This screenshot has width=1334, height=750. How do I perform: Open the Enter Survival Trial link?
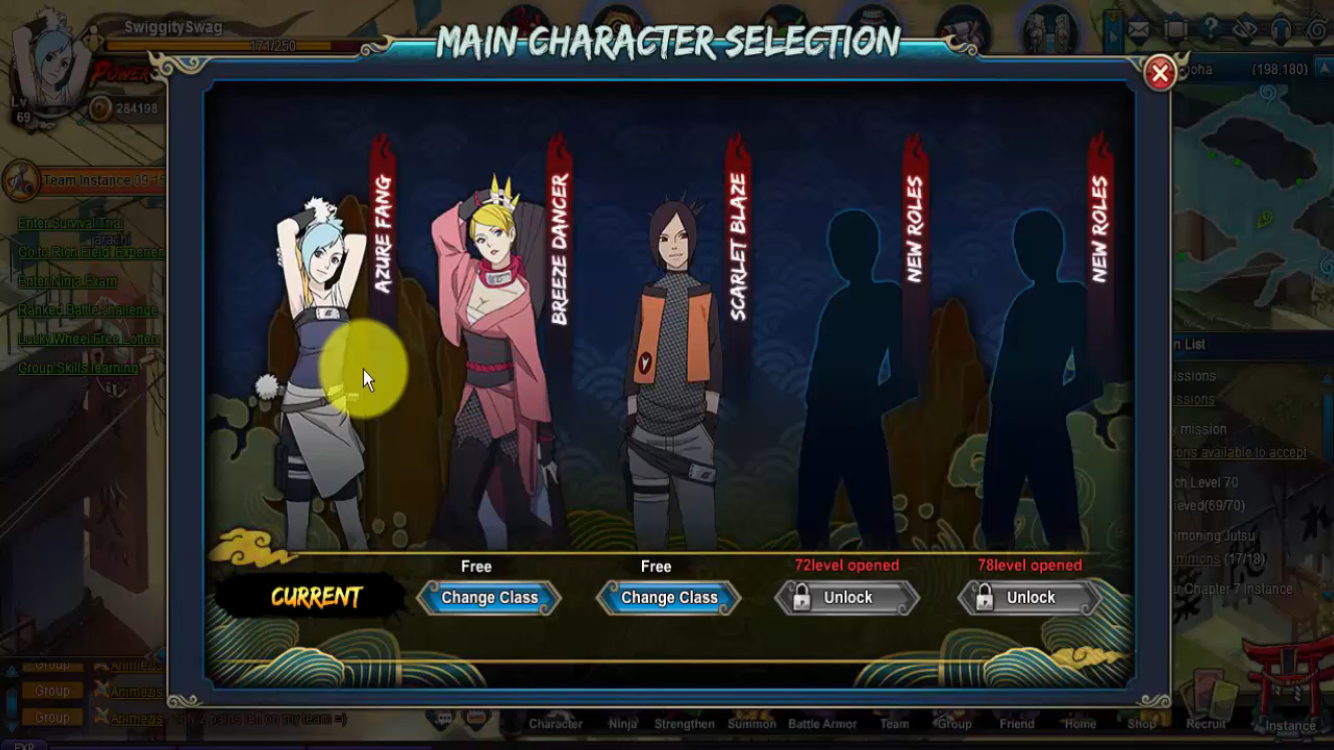(x=70, y=223)
